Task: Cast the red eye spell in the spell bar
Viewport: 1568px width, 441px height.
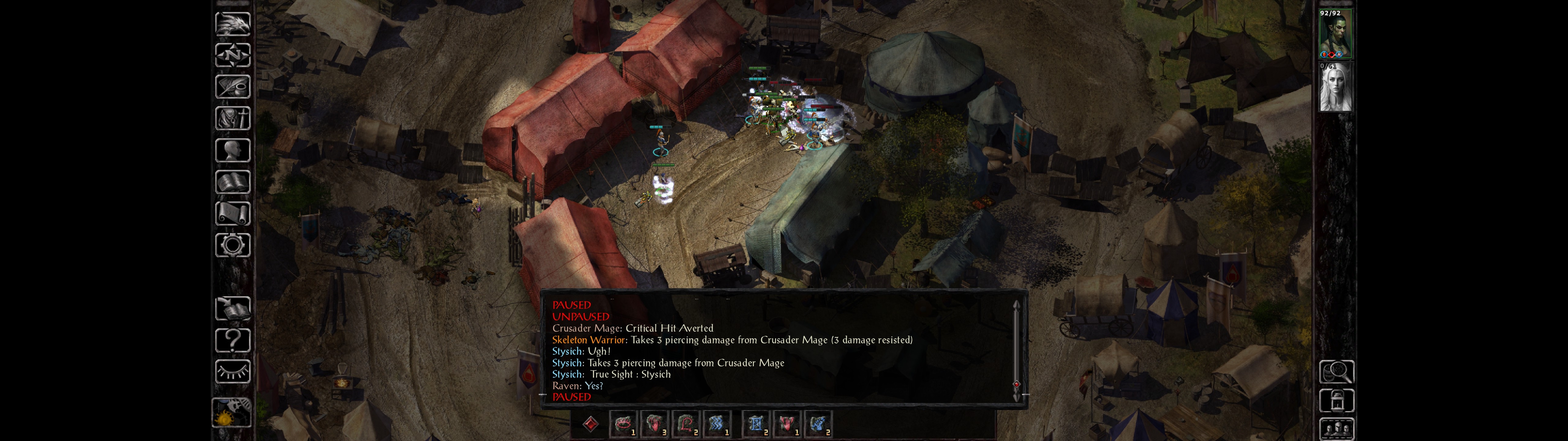Action: point(623,424)
